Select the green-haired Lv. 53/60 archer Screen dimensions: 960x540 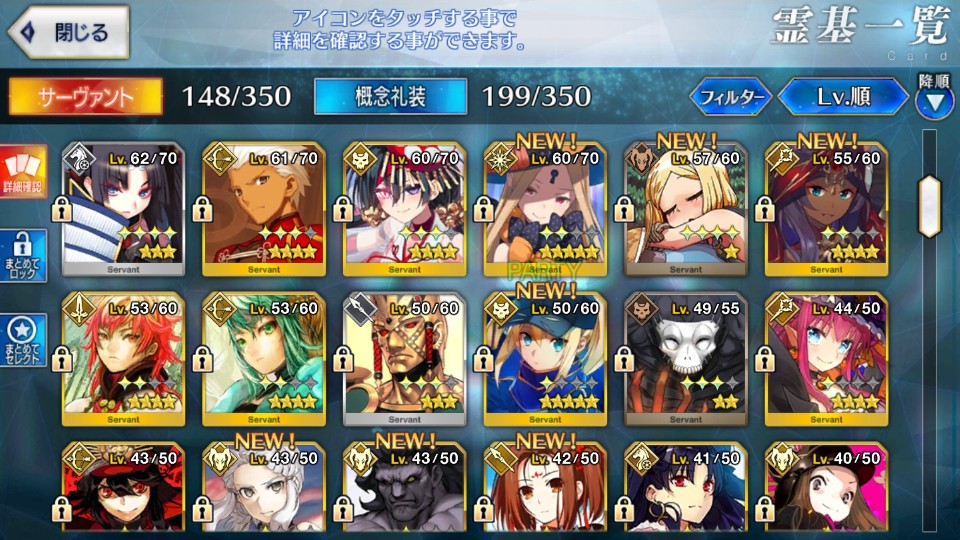(x=261, y=359)
